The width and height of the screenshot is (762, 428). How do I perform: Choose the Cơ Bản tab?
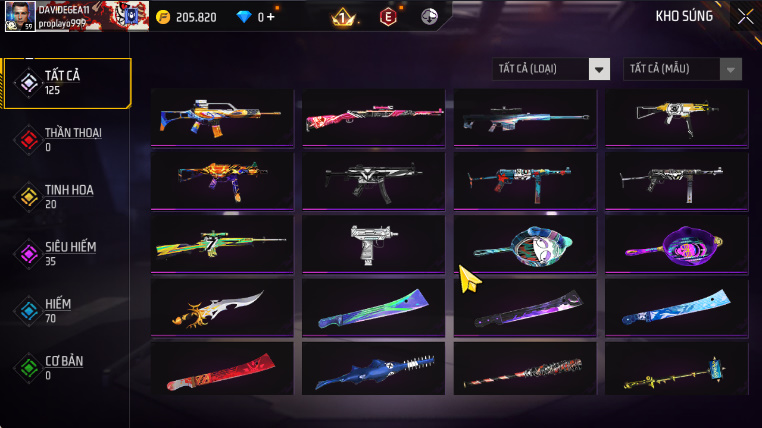(67, 367)
